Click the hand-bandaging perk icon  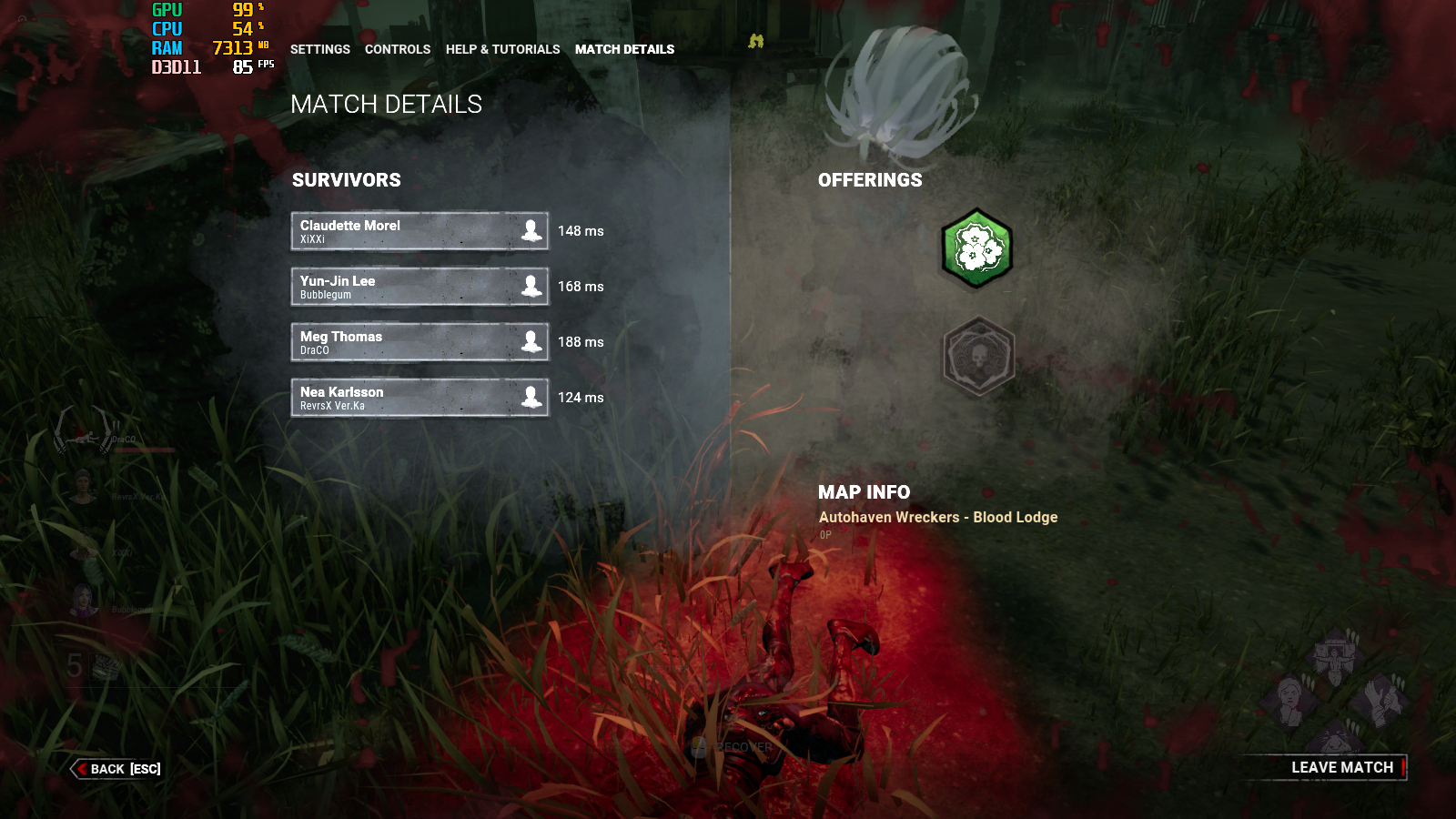(1381, 699)
